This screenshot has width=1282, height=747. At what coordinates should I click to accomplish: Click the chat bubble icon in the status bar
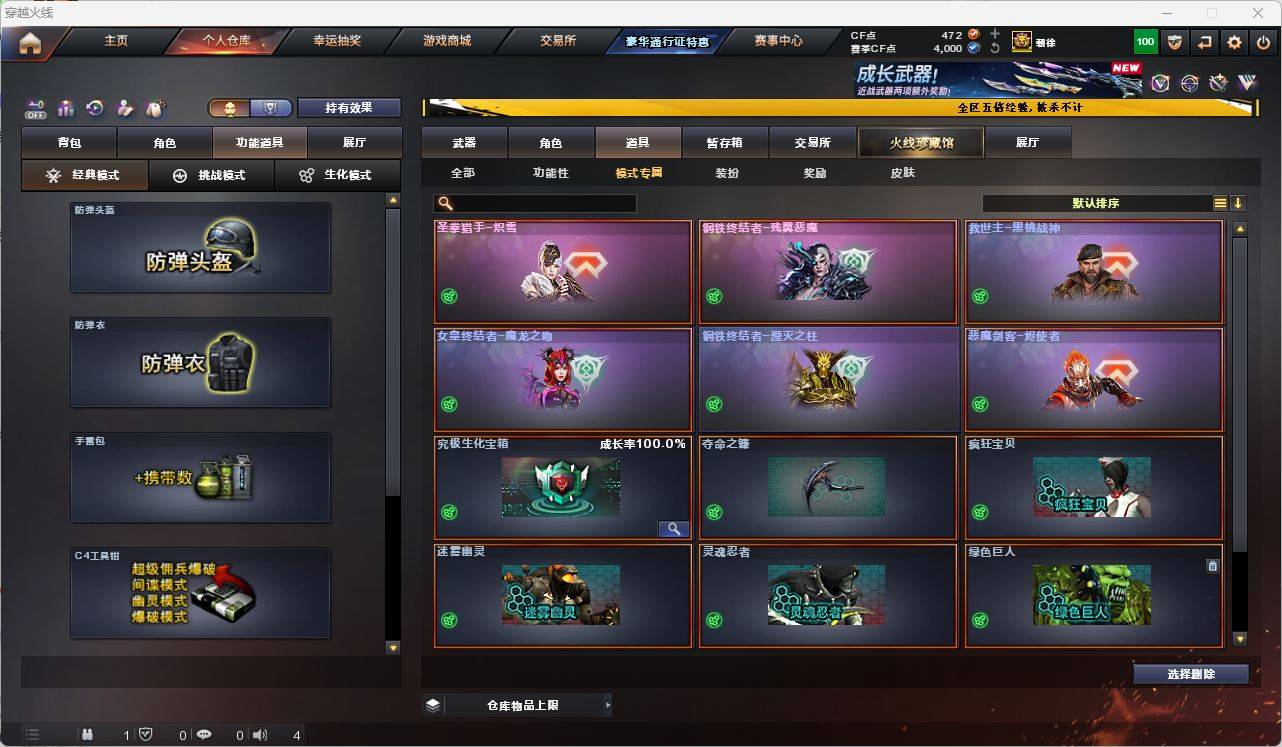coord(203,735)
